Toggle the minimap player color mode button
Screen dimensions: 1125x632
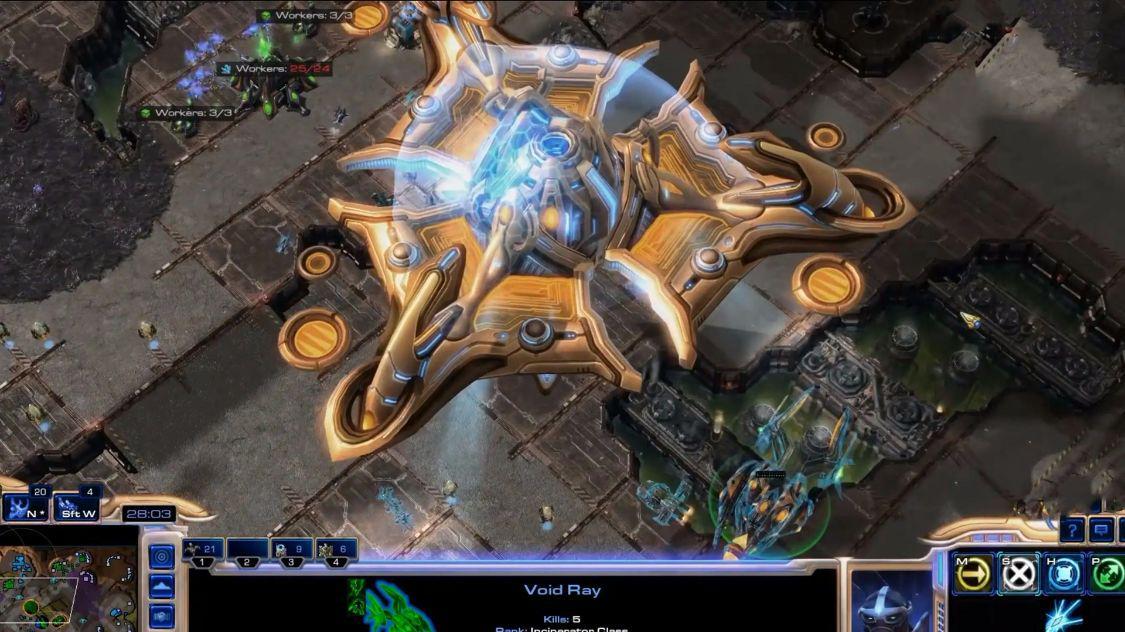[161, 615]
